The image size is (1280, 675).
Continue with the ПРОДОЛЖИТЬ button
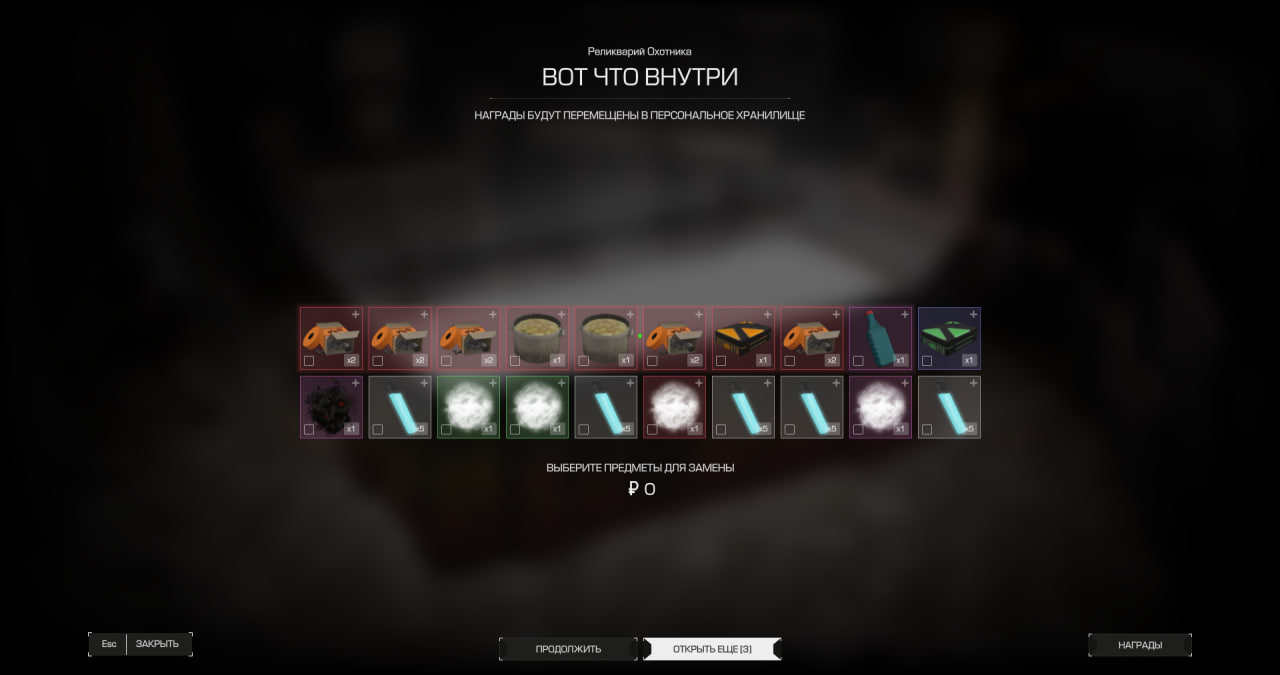[568, 649]
